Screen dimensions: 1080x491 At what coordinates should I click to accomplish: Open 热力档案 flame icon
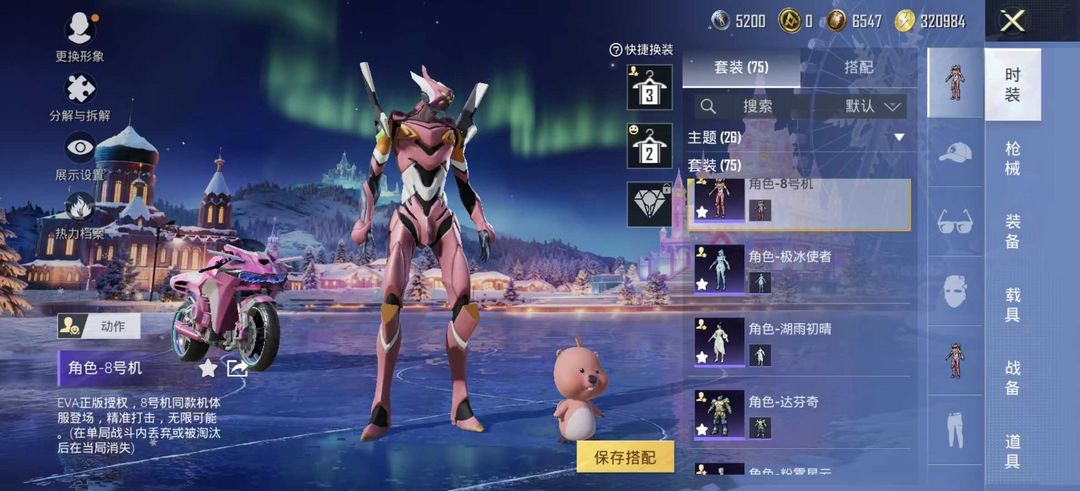(x=80, y=215)
